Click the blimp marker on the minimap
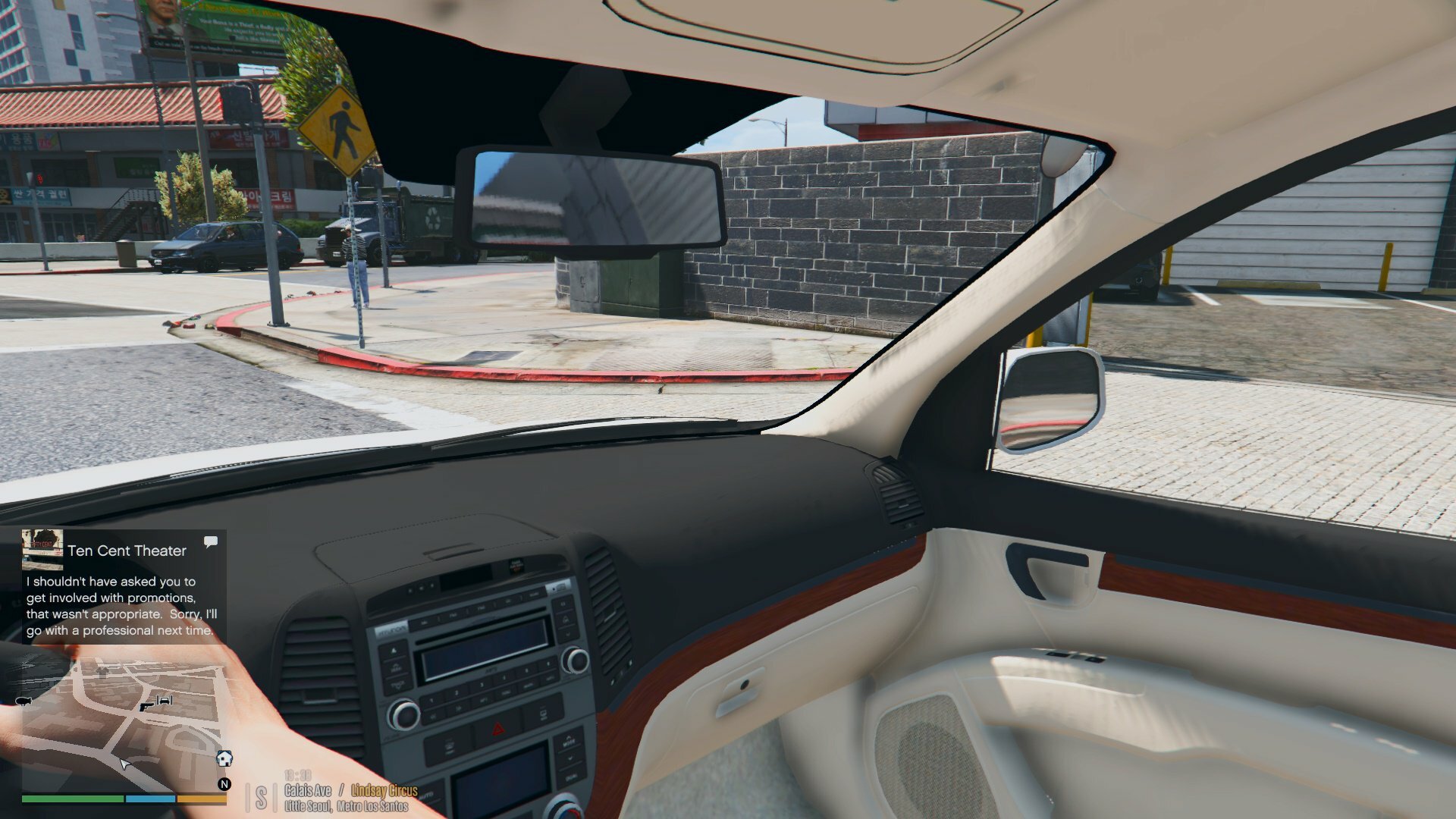This screenshot has width=1456, height=819. pyautogui.click(x=23, y=701)
